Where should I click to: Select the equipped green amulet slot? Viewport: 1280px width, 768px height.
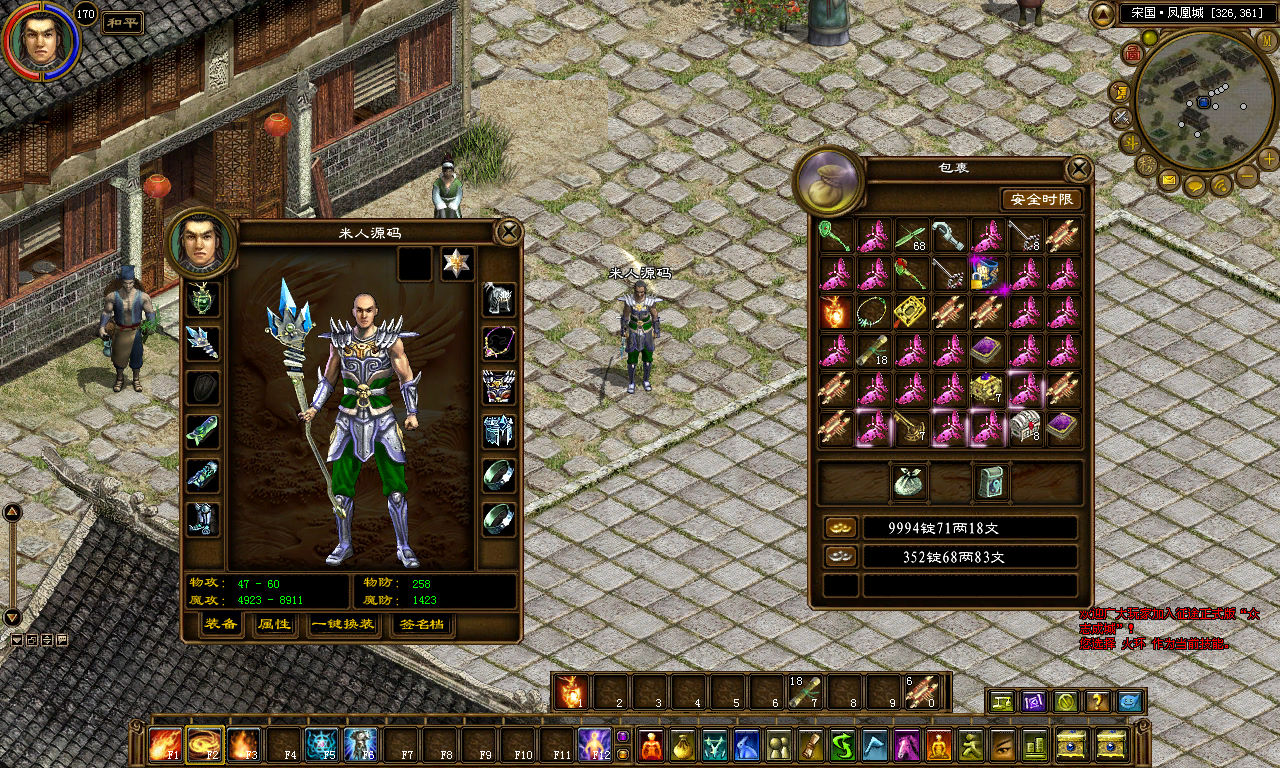tap(202, 298)
